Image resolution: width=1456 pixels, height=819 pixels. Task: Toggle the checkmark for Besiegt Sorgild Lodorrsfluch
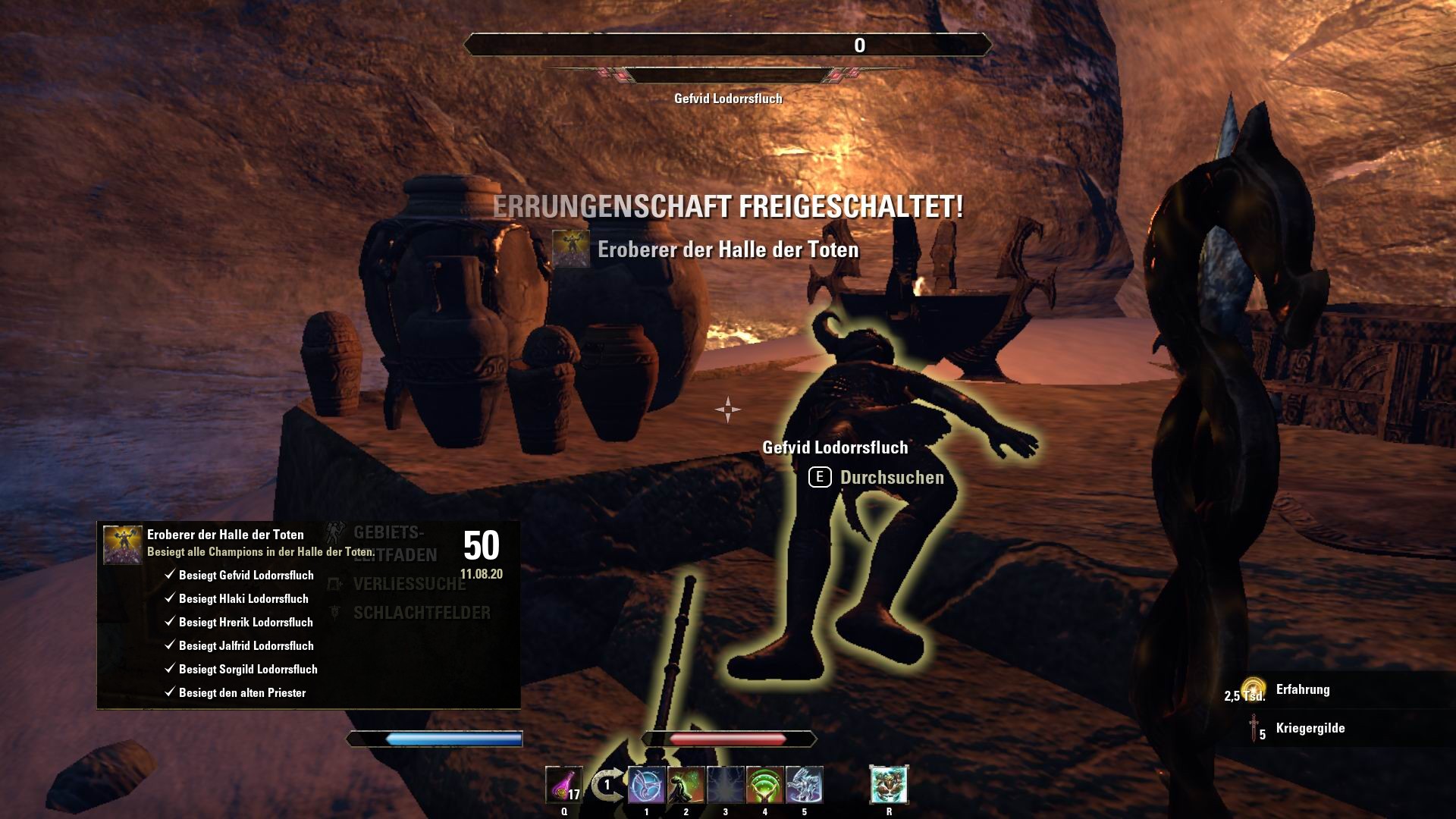point(168,670)
